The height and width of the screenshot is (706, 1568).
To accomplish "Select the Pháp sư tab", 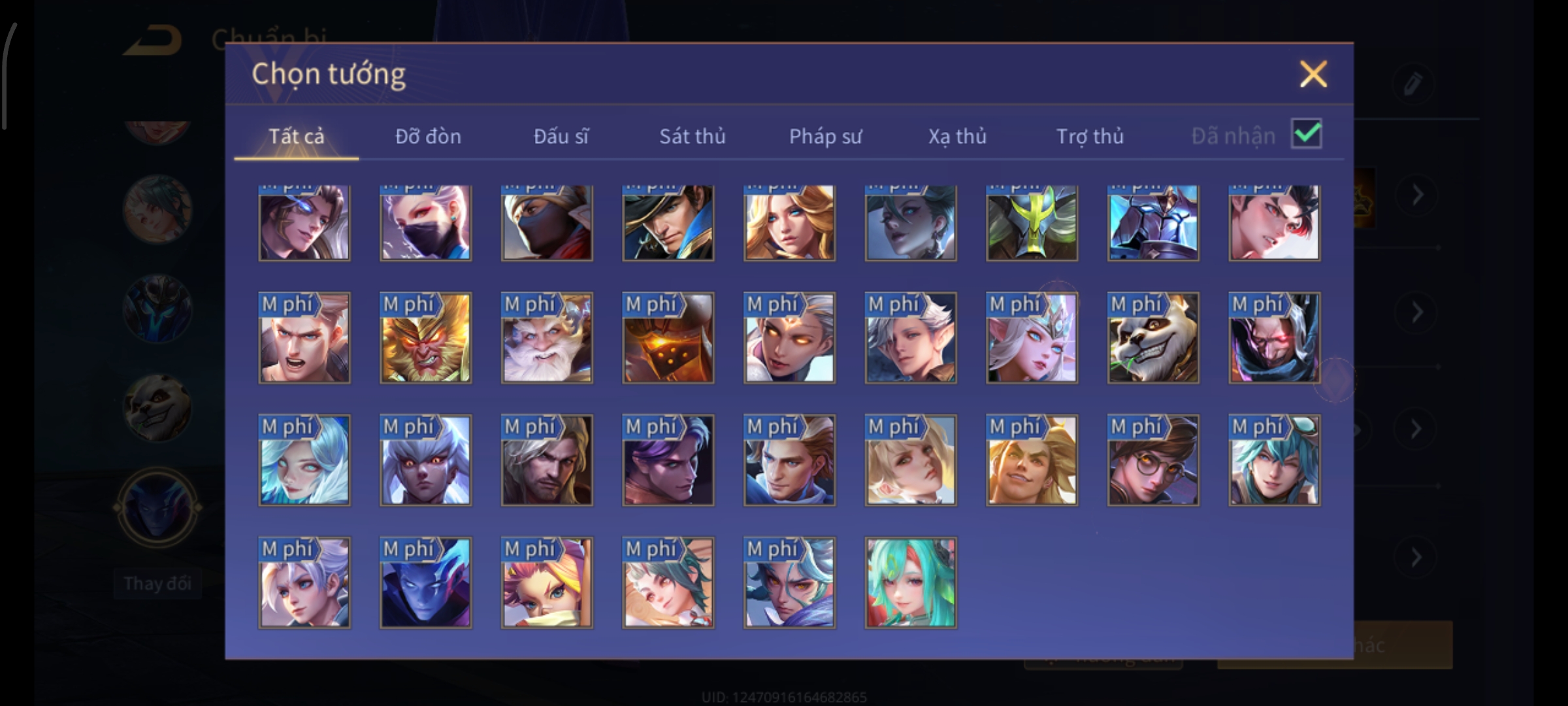I will point(825,136).
